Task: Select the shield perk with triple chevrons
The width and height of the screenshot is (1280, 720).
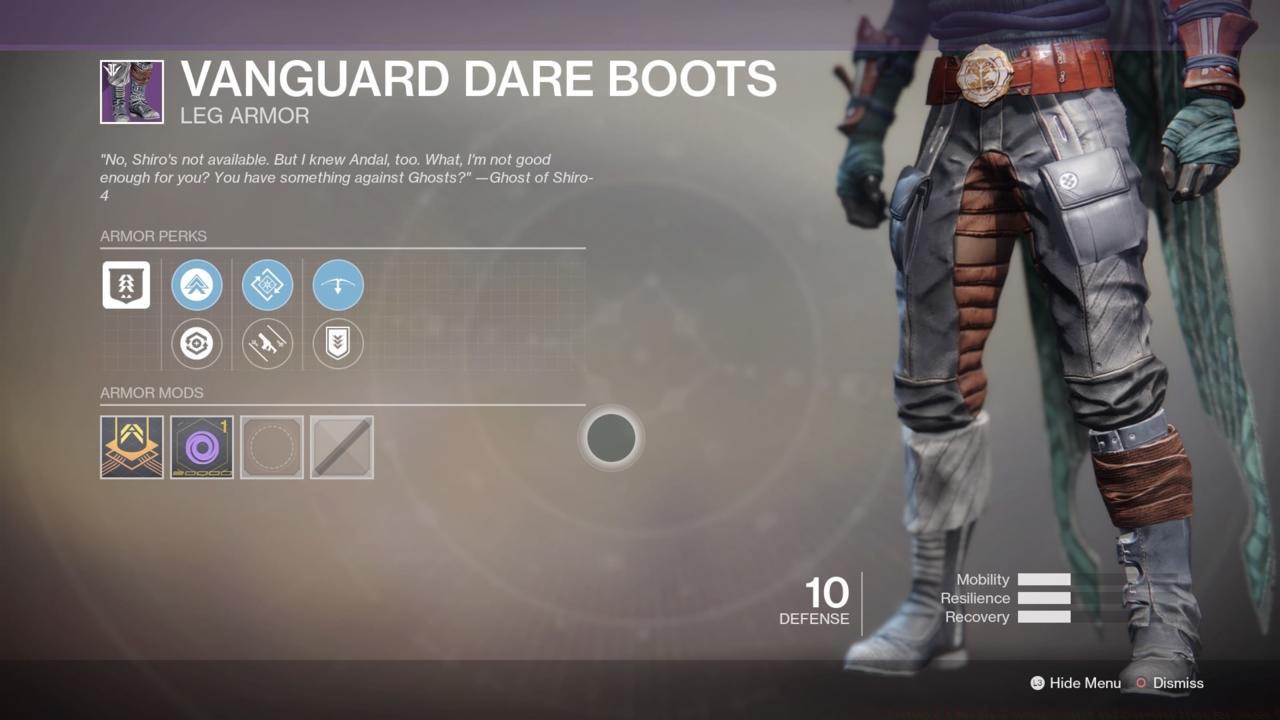Action: (337, 343)
